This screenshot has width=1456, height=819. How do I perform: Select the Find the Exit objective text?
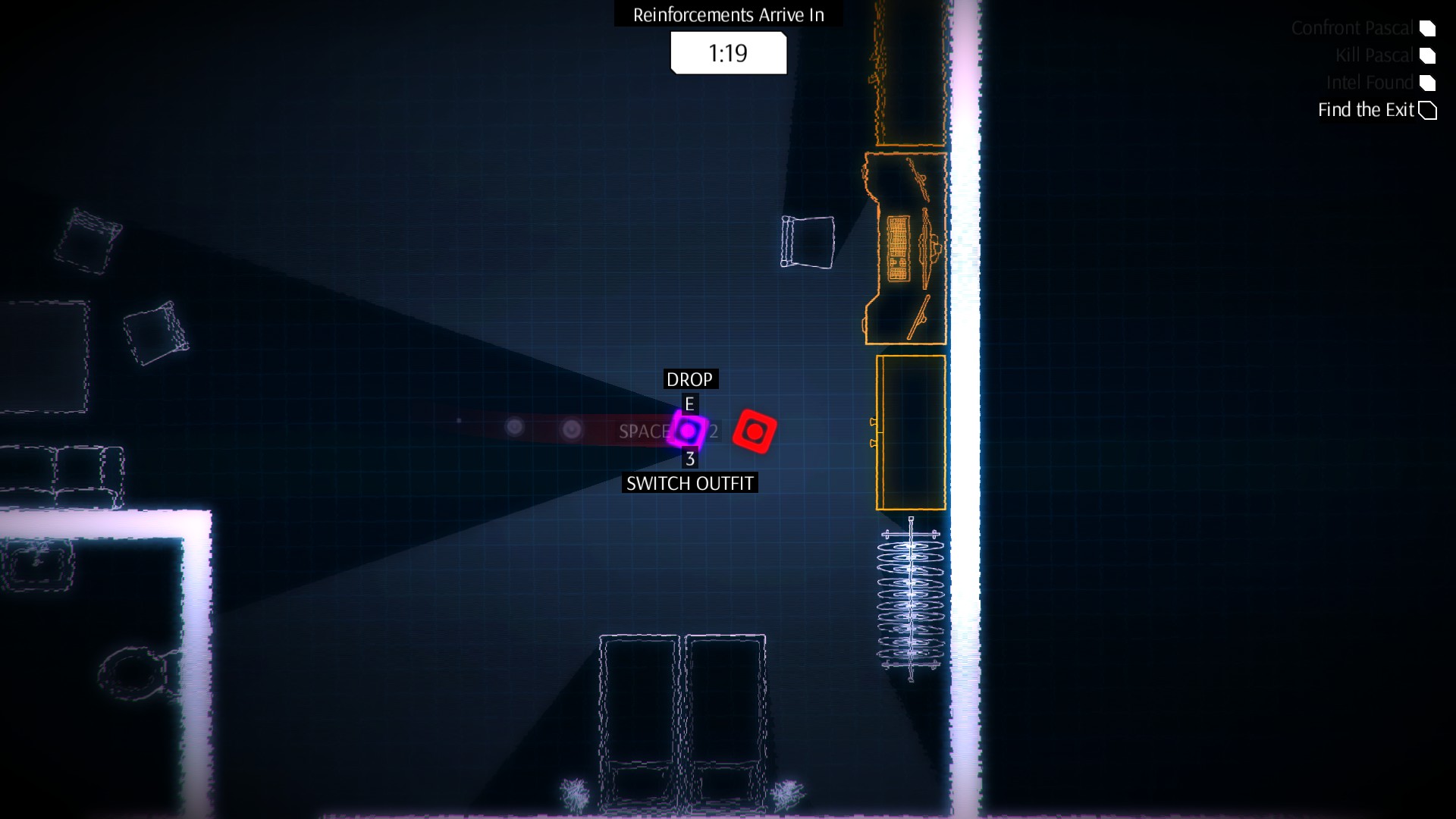tap(1365, 110)
